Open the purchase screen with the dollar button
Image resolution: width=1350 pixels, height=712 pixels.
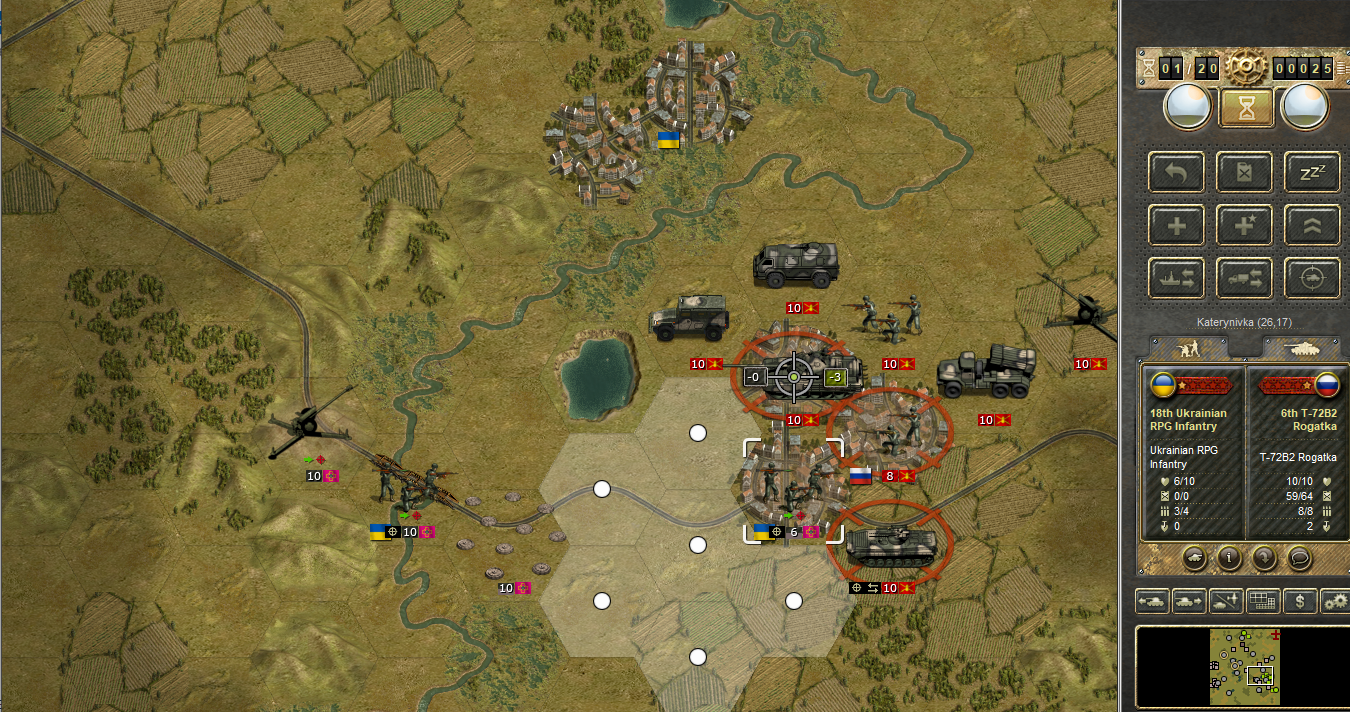point(1299,601)
